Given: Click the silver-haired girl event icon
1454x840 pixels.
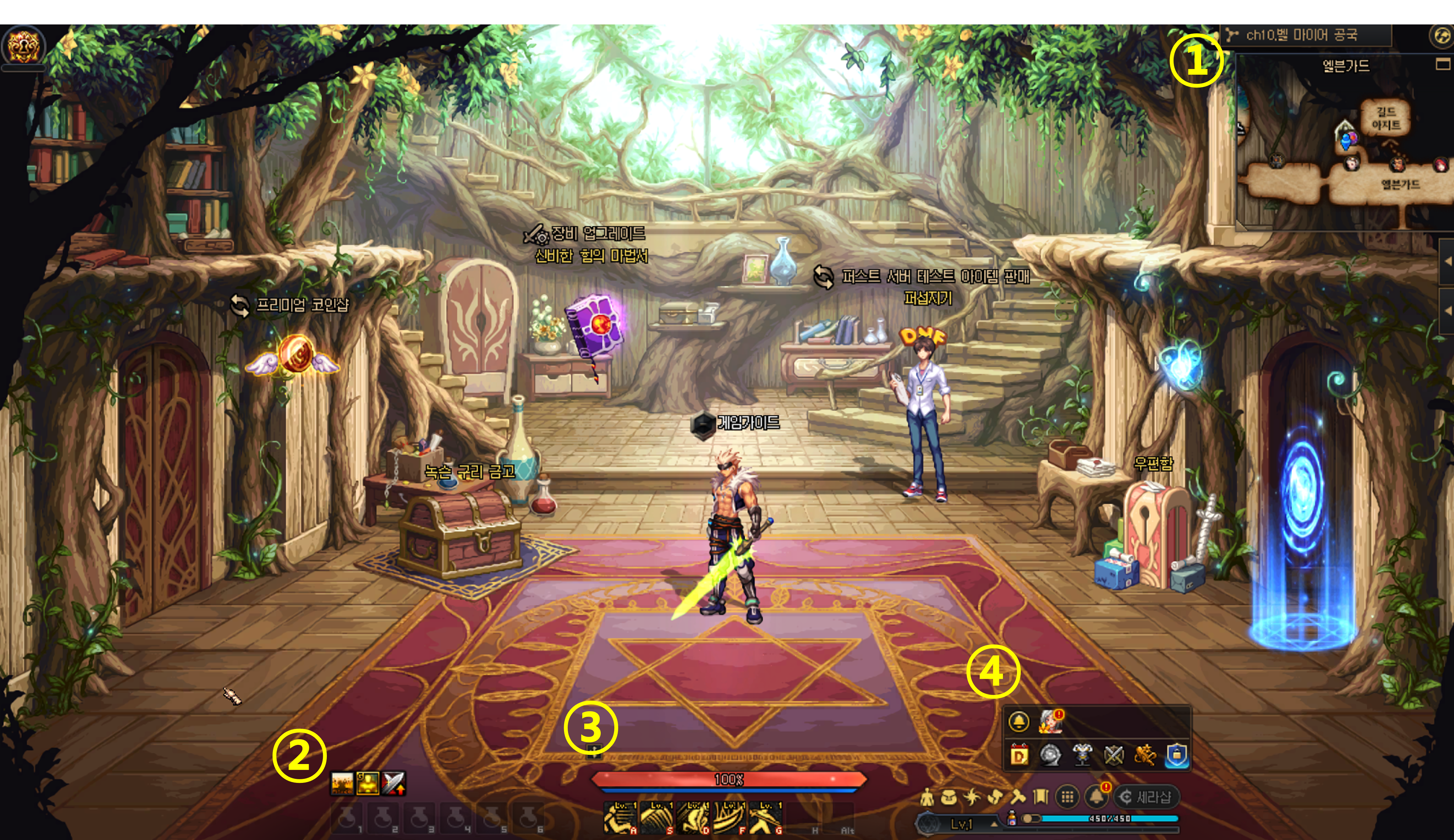Looking at the screenshot, I should (x=1051, y=721).
